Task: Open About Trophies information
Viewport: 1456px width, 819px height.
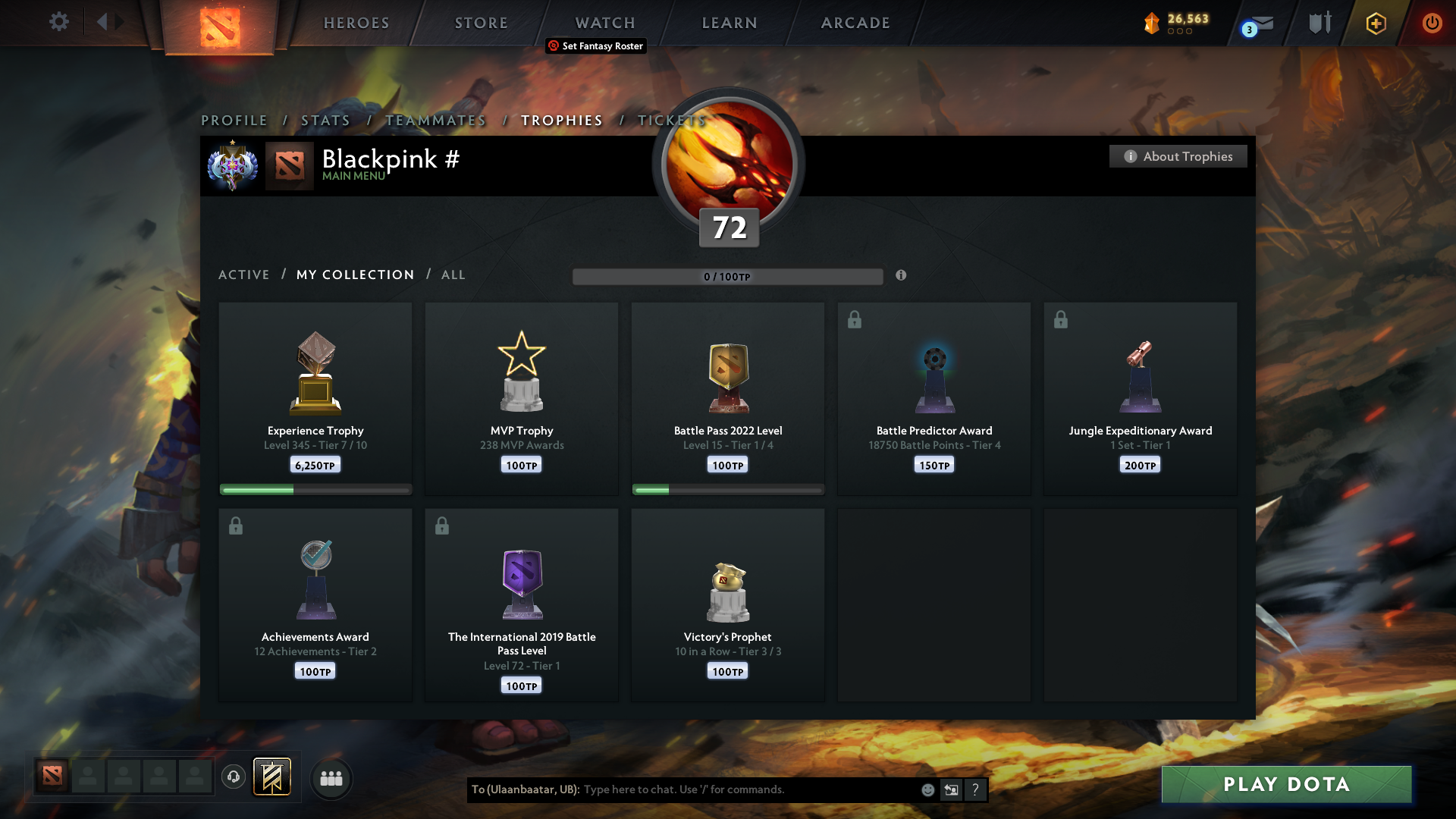Action: tap(1178, 156)
